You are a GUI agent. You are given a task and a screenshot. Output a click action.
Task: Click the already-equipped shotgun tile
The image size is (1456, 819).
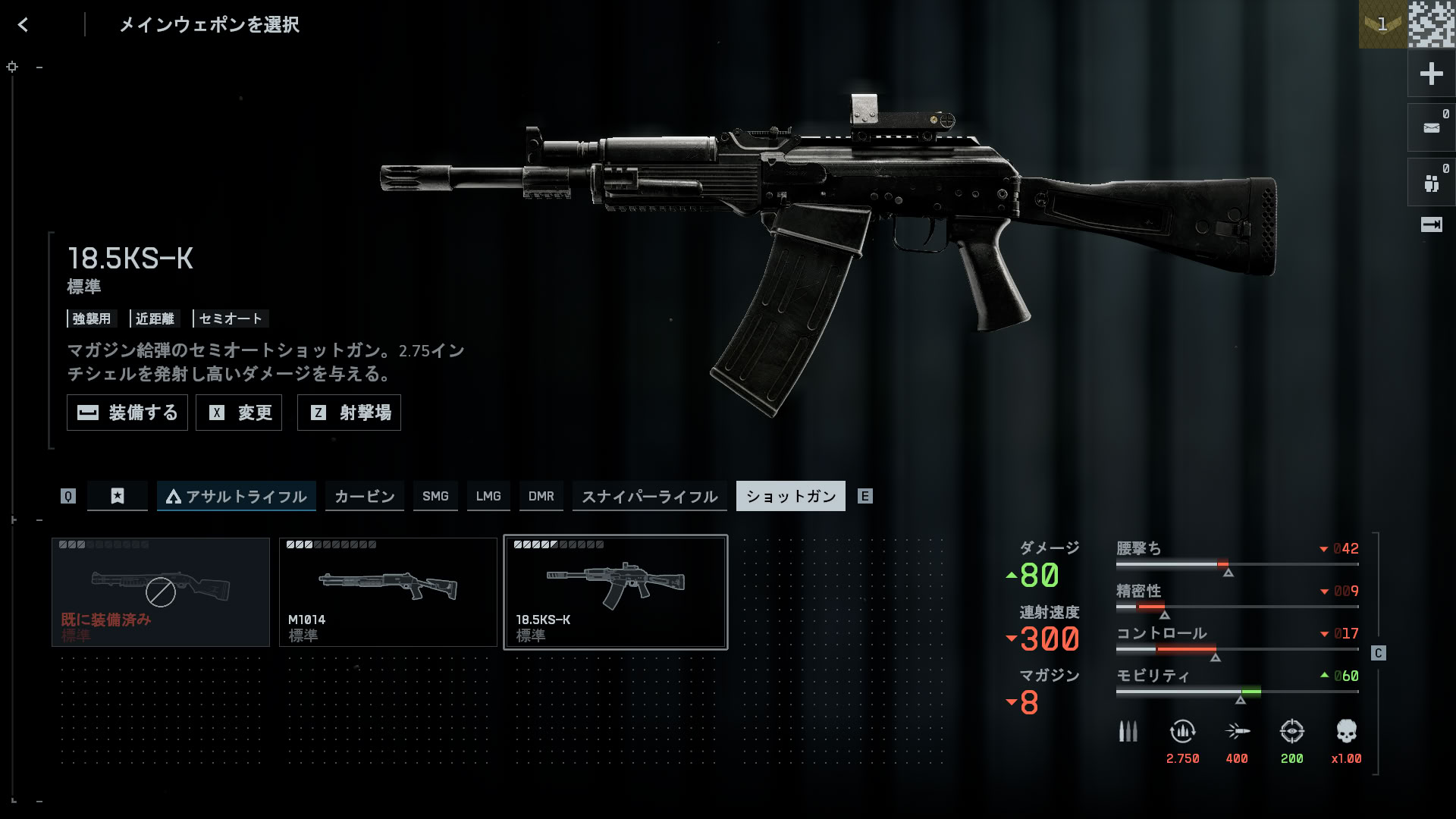coord(161,592)
